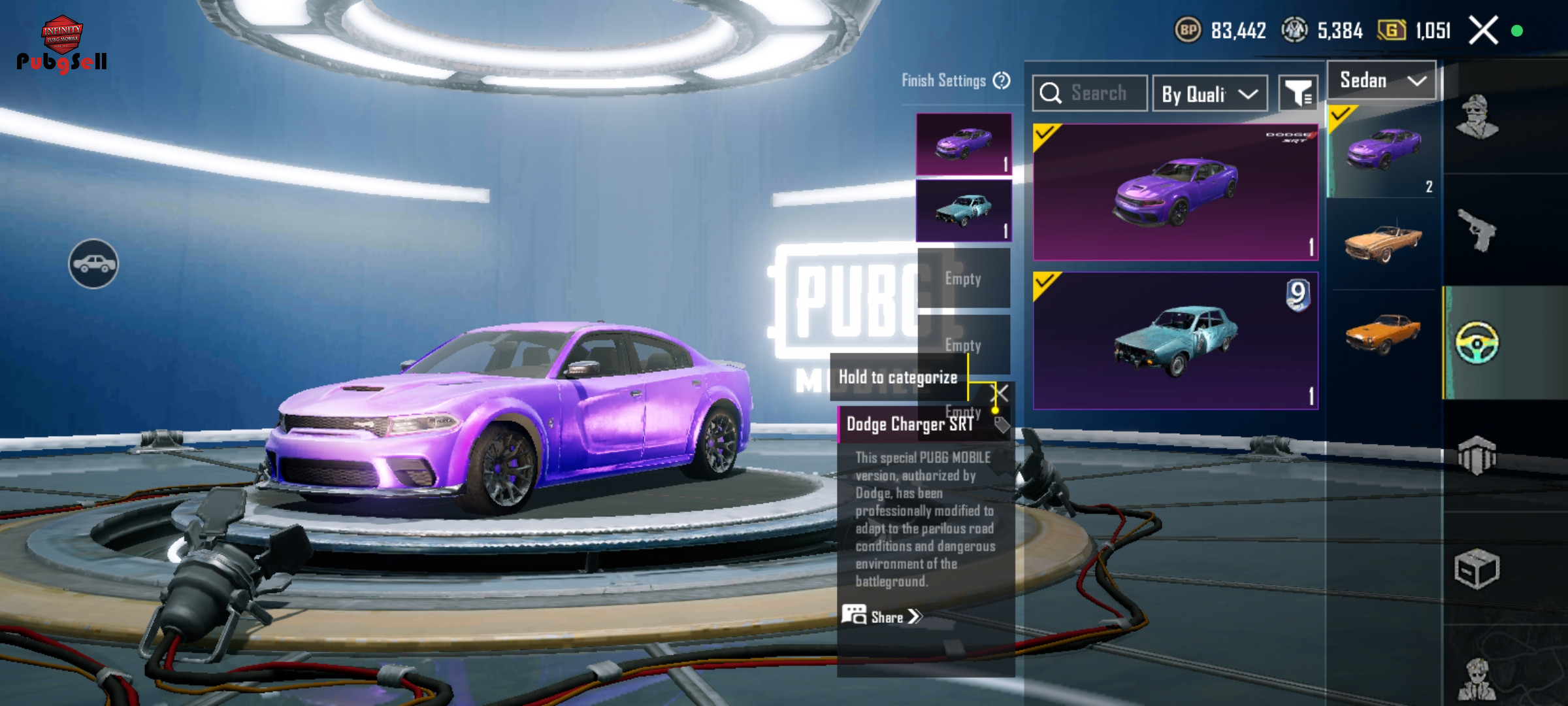Select the large purple Dodge Charger card
The image size is (1568, 706).
click(x=1175, y=192)
